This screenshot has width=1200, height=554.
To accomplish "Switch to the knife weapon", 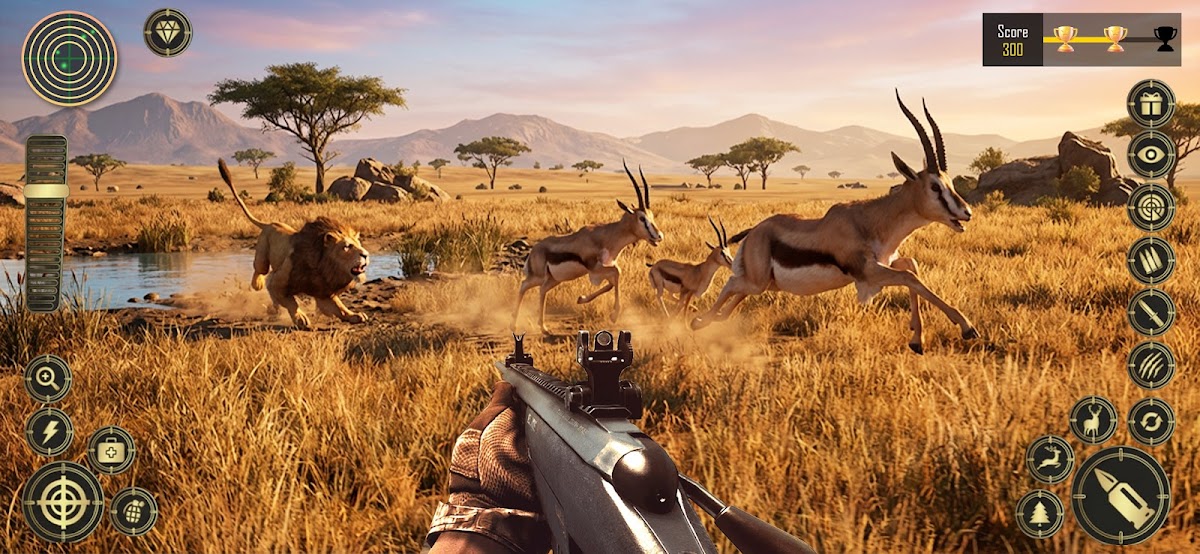I will (x=1151, y=312).
